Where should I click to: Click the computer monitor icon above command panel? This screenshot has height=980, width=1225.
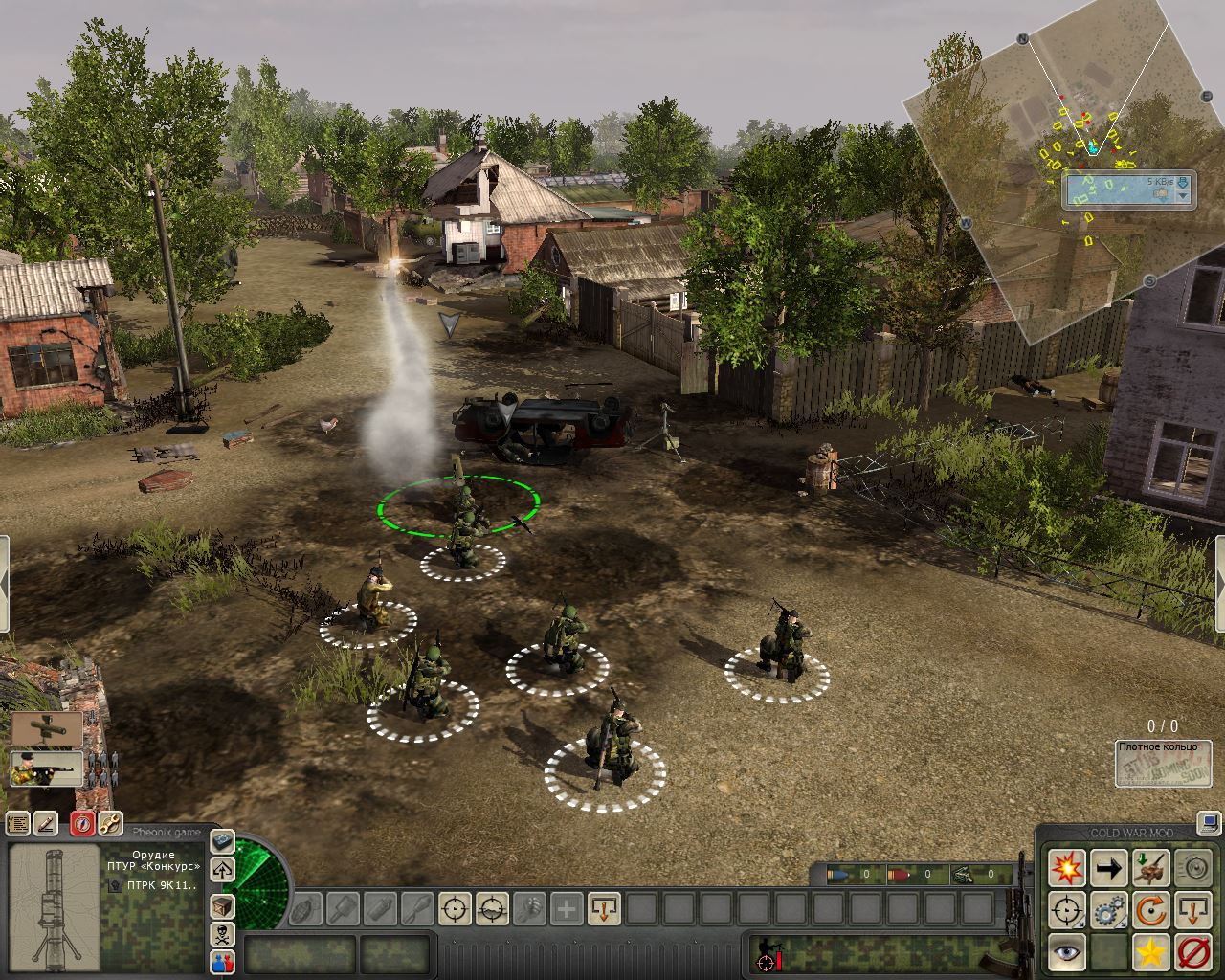click(x=1209, y=822)
